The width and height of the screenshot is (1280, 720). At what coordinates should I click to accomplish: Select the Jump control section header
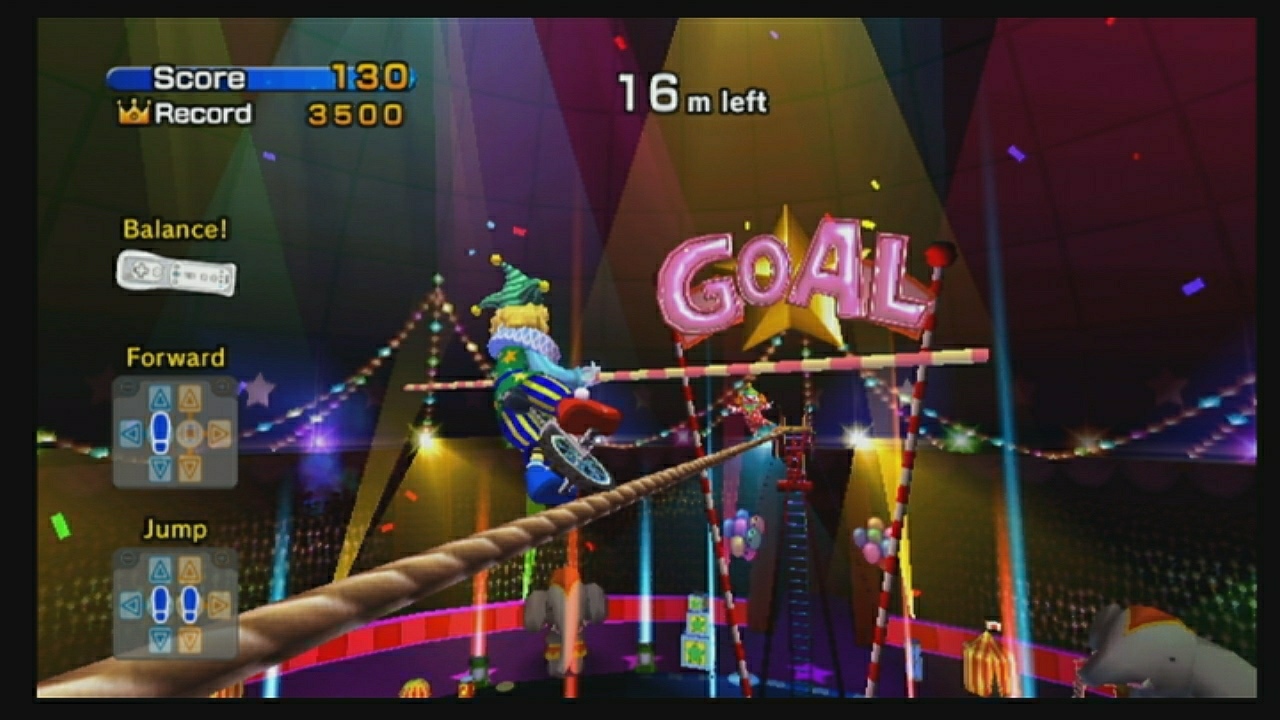coord(175,529)
